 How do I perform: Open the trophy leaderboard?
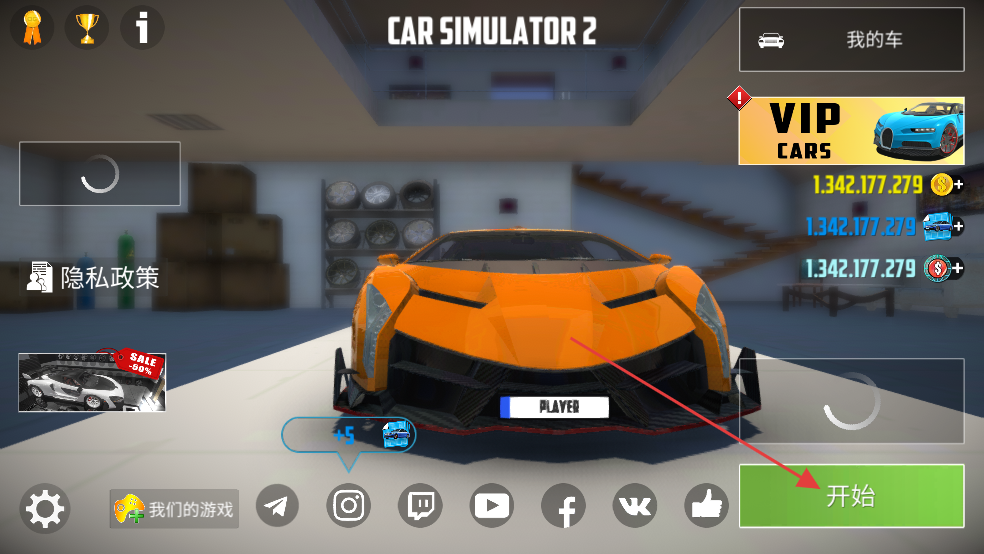[87, 27]
